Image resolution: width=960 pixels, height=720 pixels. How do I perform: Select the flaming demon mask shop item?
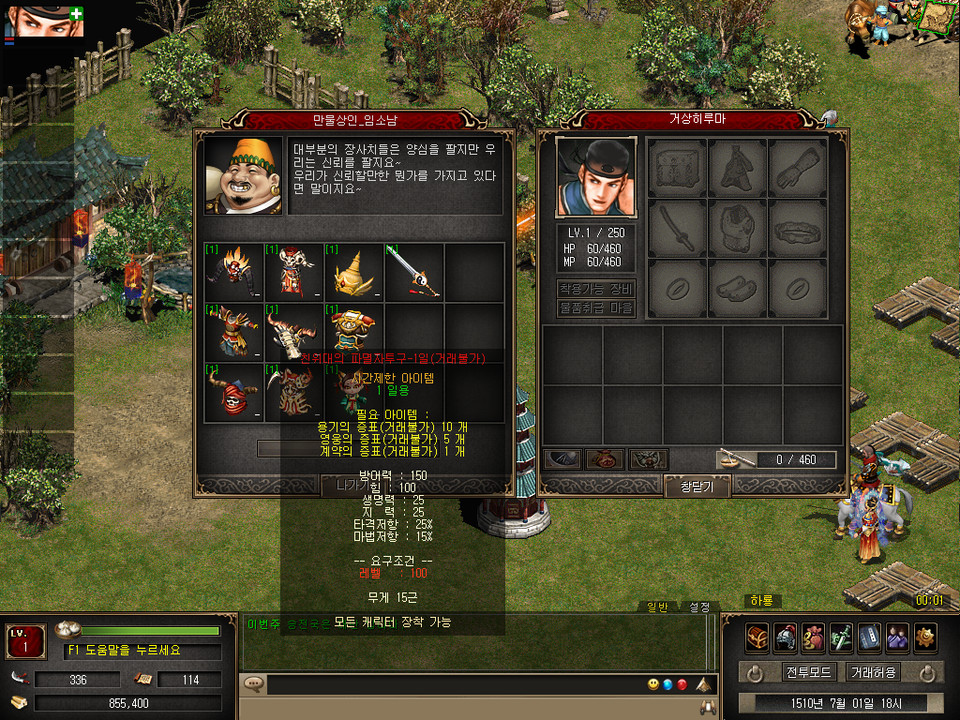234,271
